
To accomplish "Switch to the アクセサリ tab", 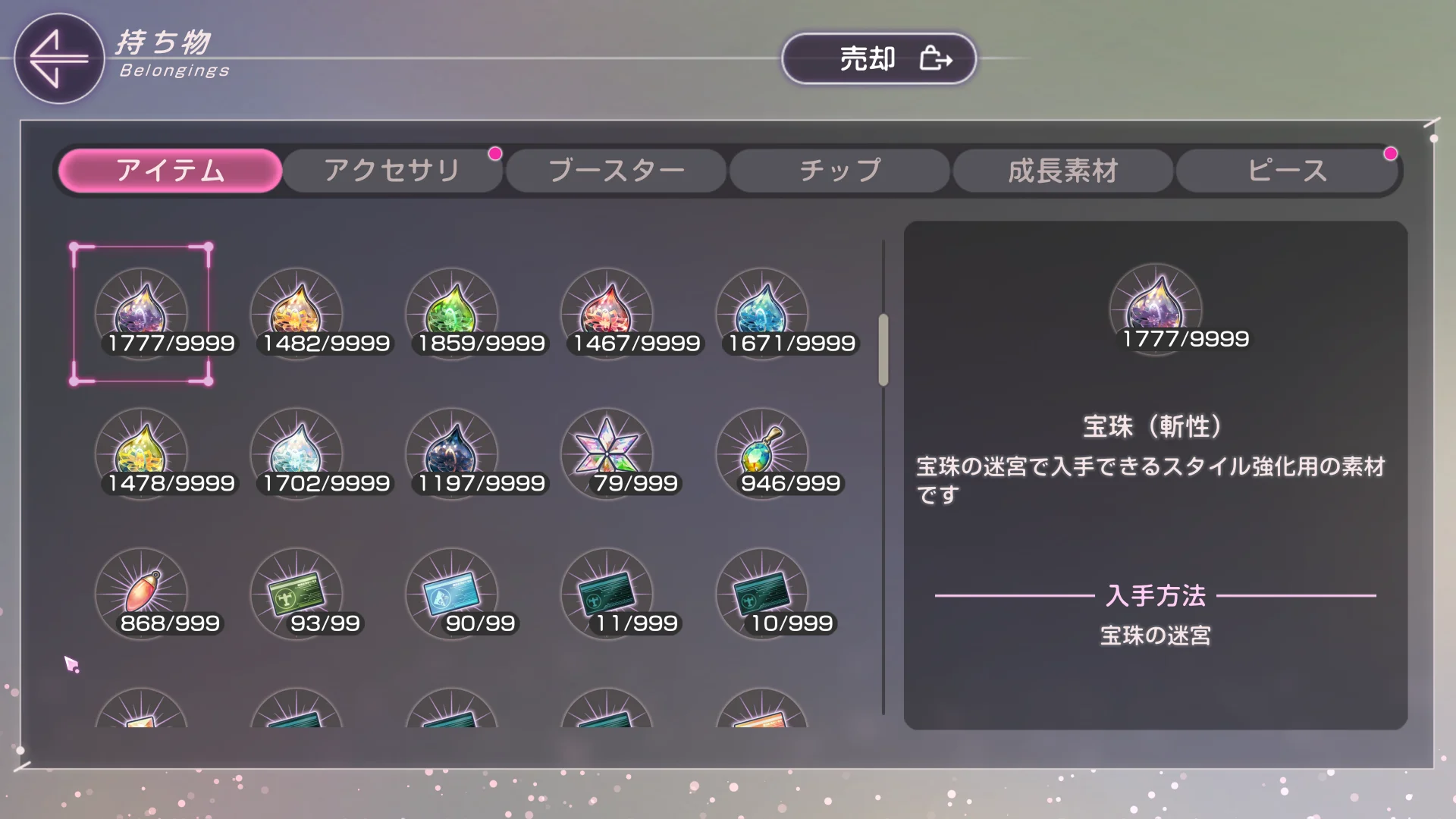I will point(392,171).
